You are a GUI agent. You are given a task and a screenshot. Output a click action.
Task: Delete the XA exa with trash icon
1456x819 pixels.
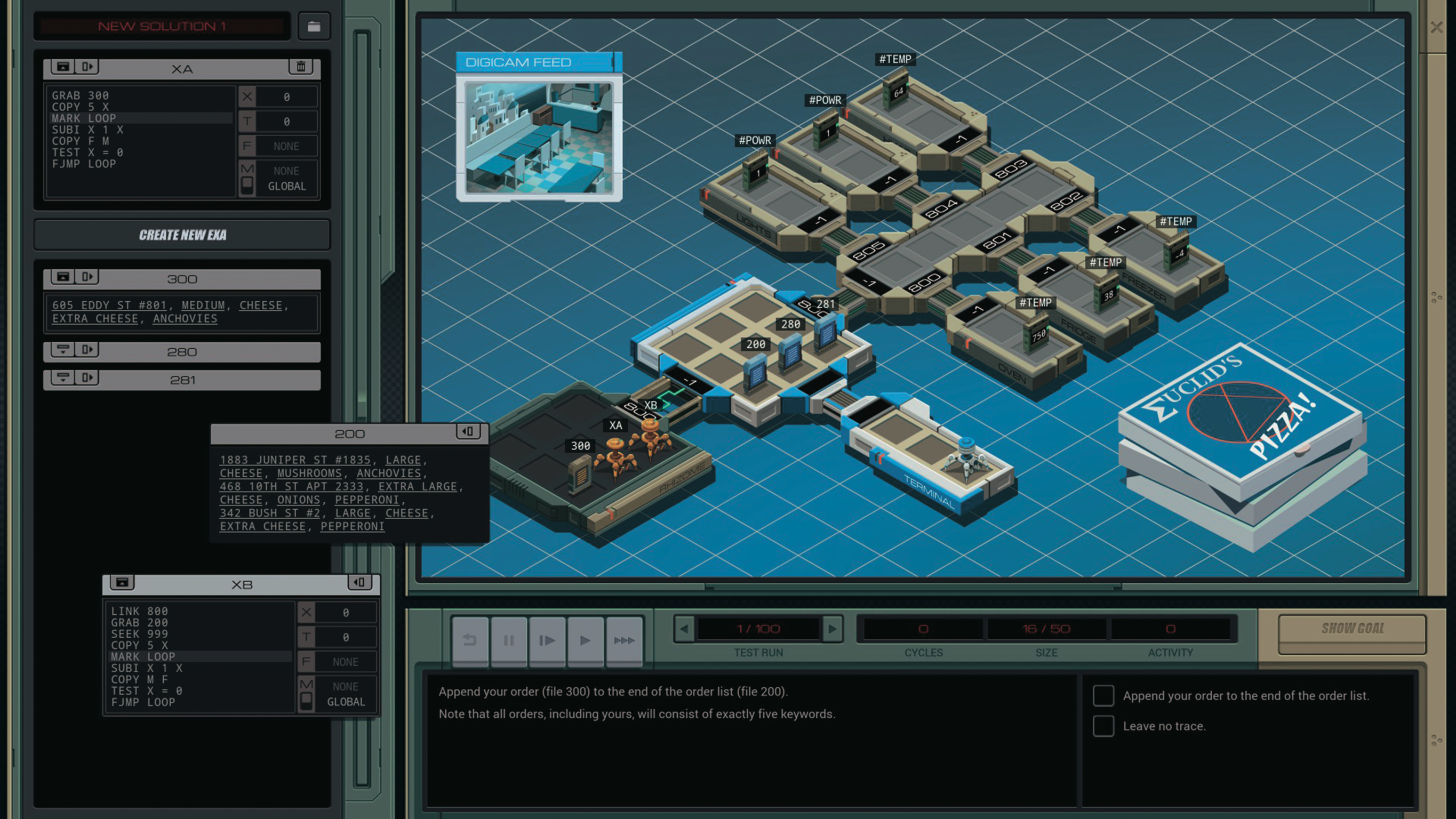[301, 67]
